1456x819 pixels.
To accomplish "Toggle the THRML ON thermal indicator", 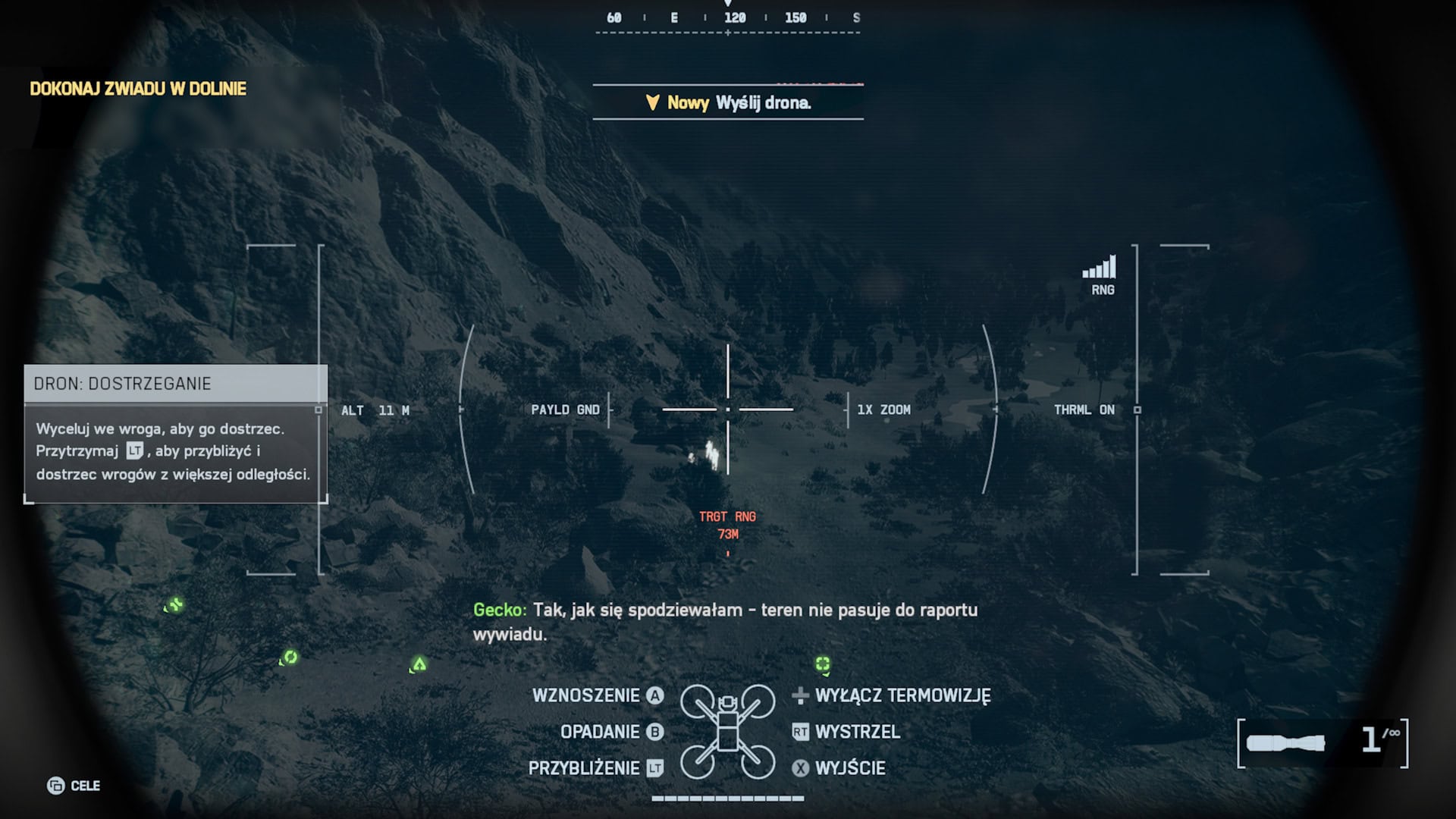I will click(x=1084, y=409).
